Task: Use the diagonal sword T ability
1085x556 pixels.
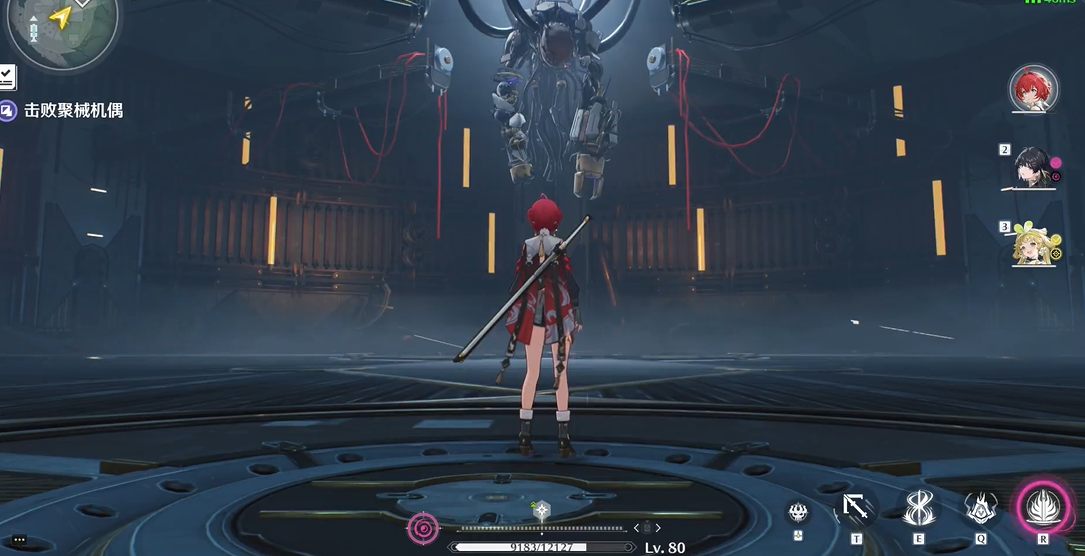Action: pyautogui.click(x=856, y=509)
